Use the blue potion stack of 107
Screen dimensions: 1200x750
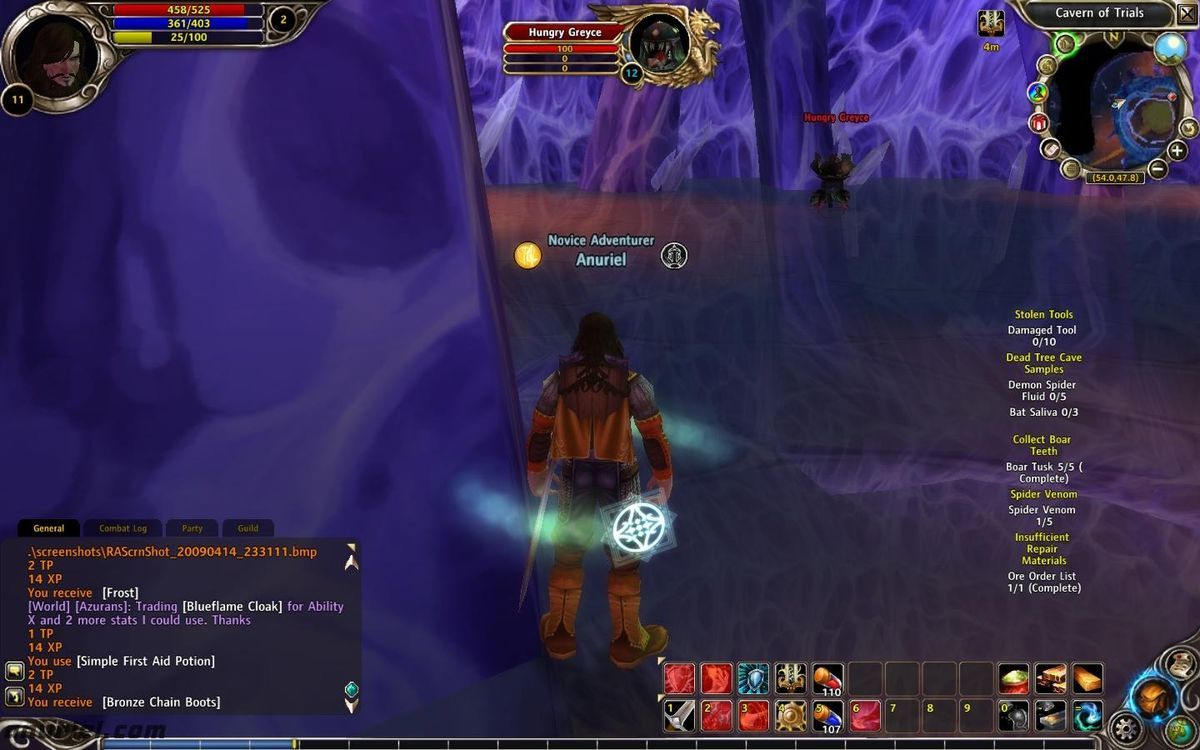tap(827, 715)
